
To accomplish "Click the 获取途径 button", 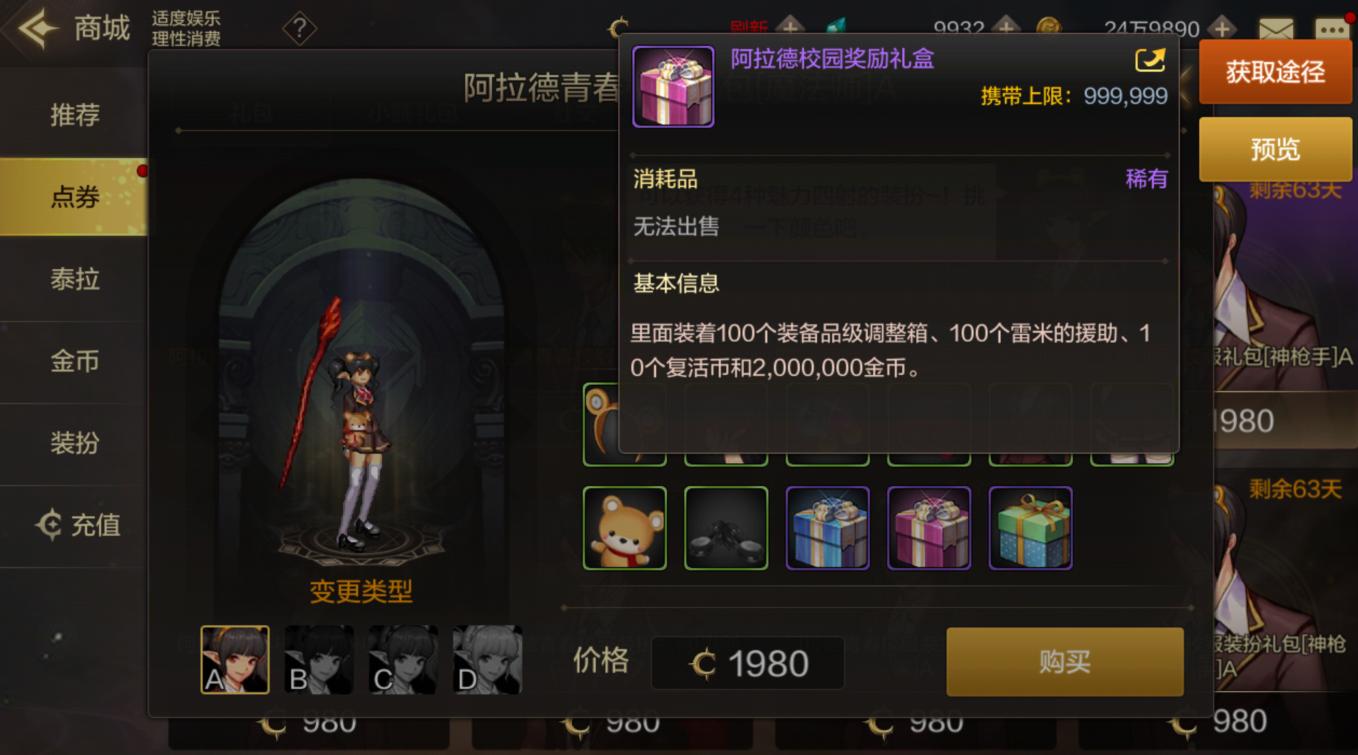I will 1274,73.
